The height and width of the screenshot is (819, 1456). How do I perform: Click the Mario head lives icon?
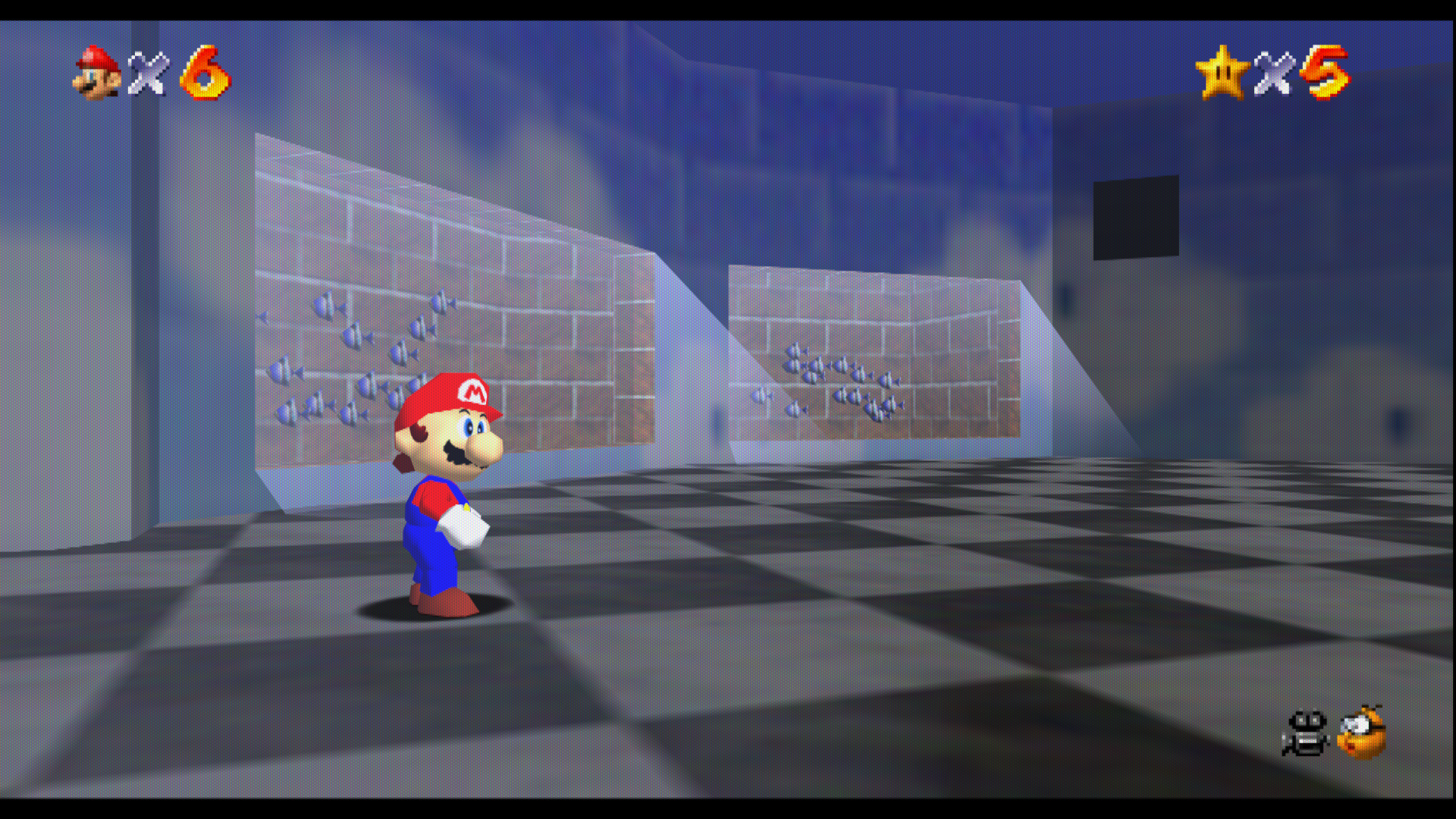(x=97, y=73)
